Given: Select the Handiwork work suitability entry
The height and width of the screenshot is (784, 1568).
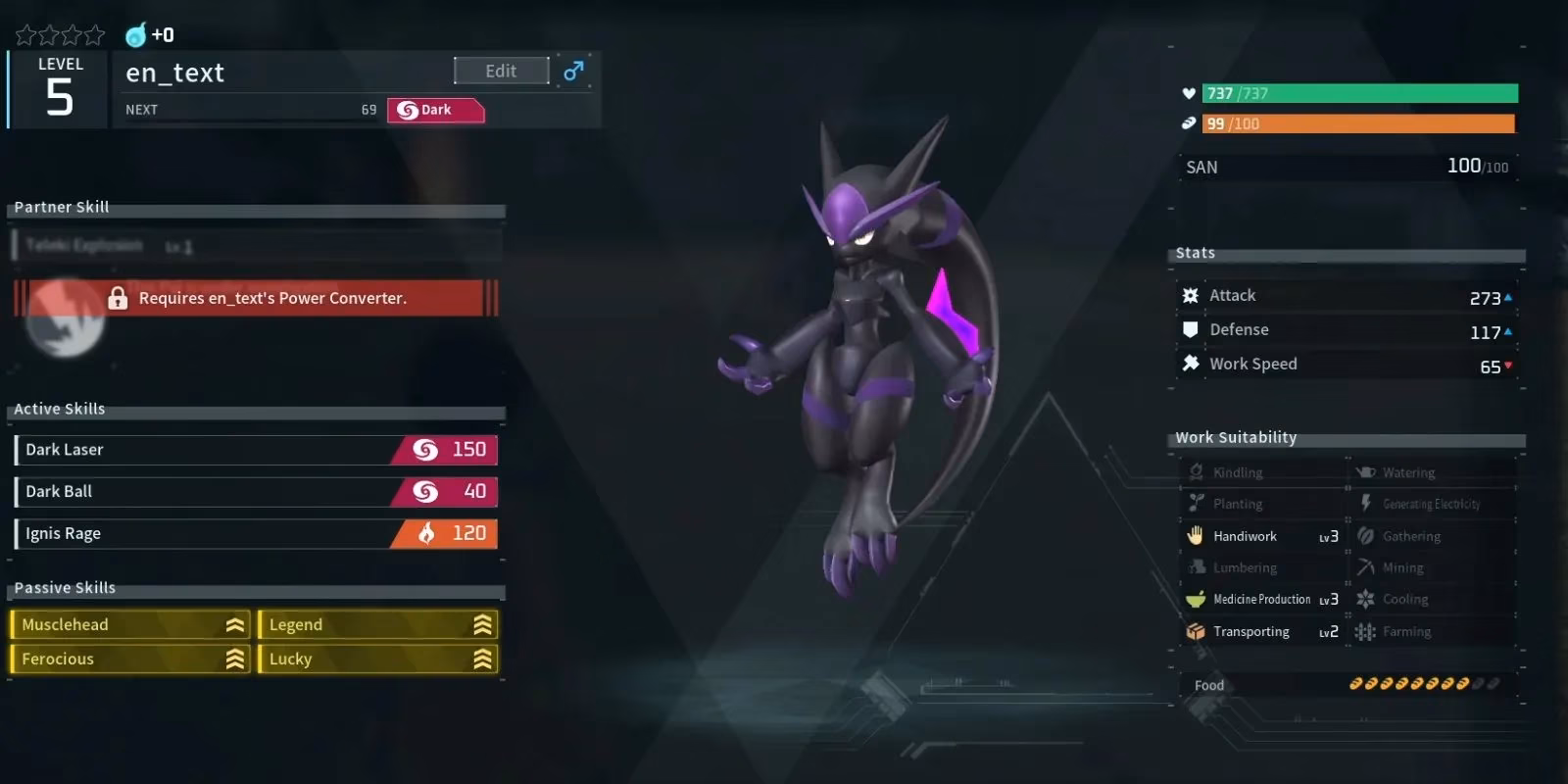Looking at the screenshot, I should tap(1261, 536).
